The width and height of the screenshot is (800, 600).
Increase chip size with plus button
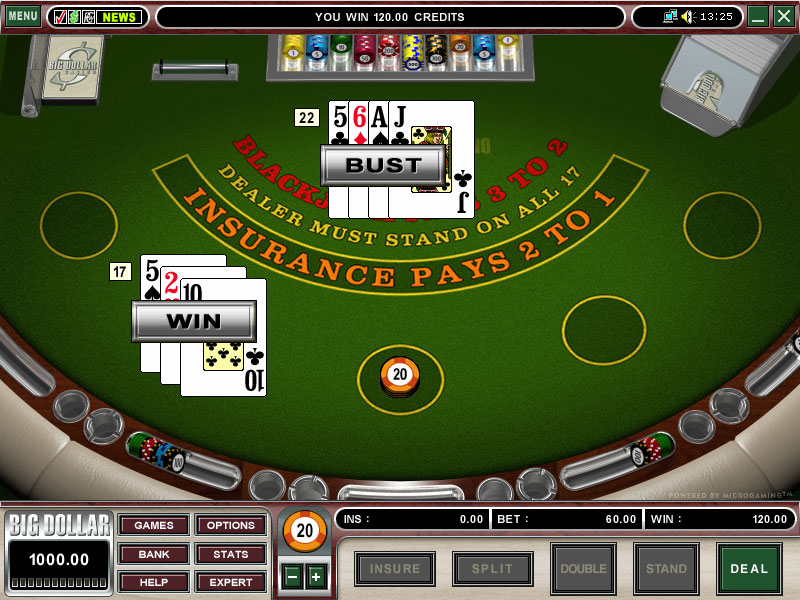[x=316, y=576]
